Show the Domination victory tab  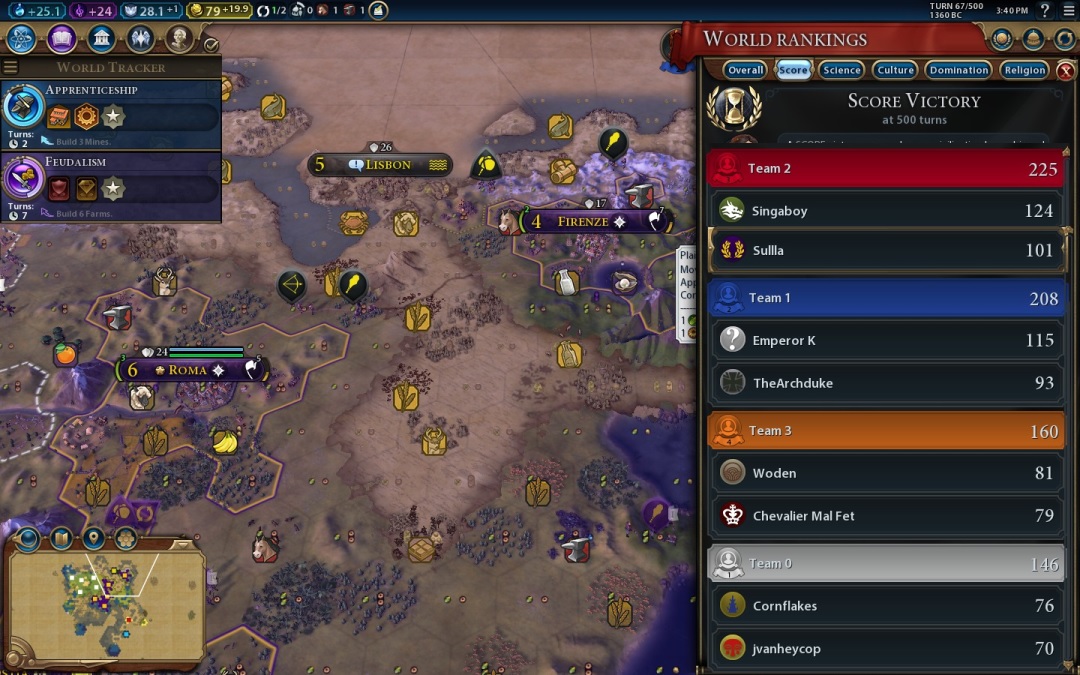958,70
